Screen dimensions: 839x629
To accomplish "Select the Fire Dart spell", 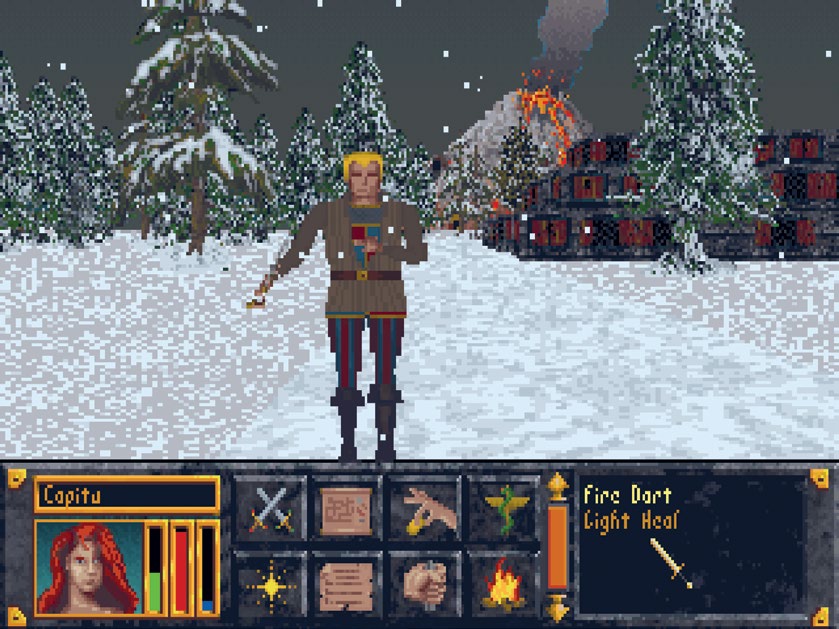I will (627, 495).
